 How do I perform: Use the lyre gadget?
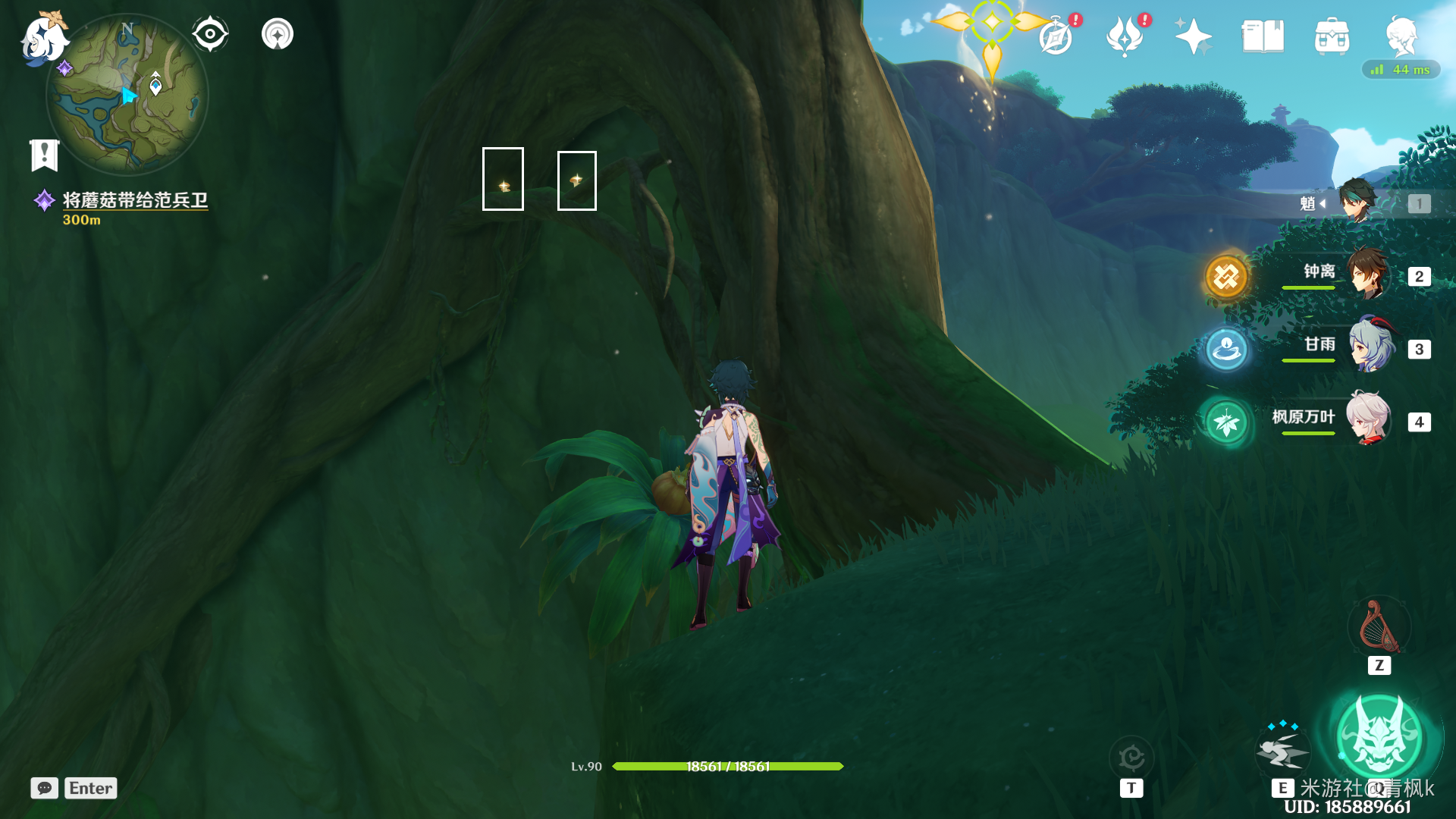point(1379,628)
